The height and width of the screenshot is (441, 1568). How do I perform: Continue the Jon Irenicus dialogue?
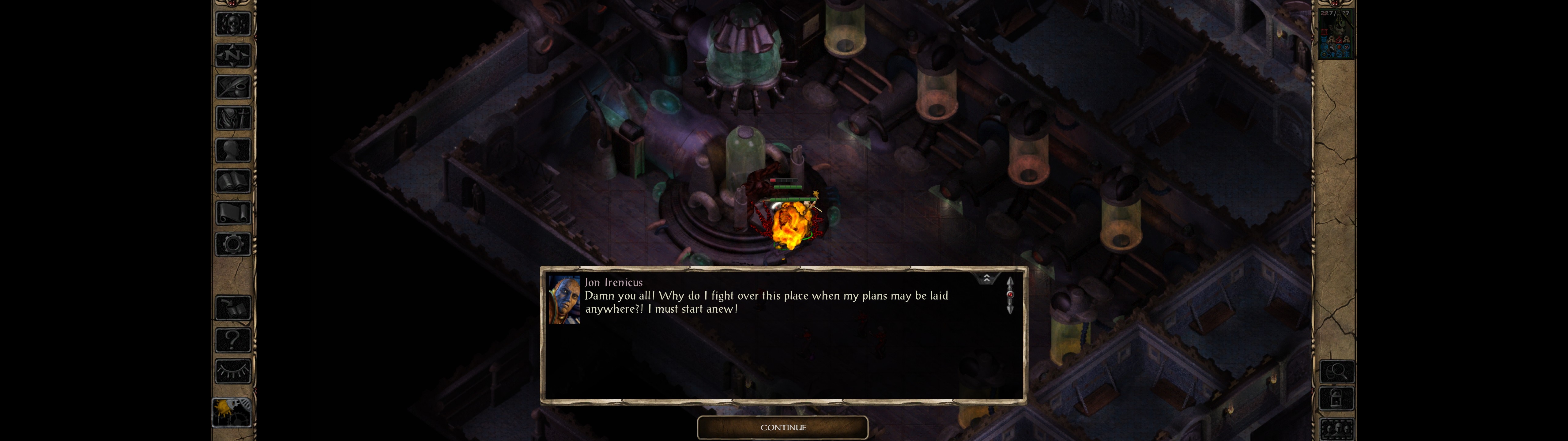pyautogui.click(x=782, y=428)
